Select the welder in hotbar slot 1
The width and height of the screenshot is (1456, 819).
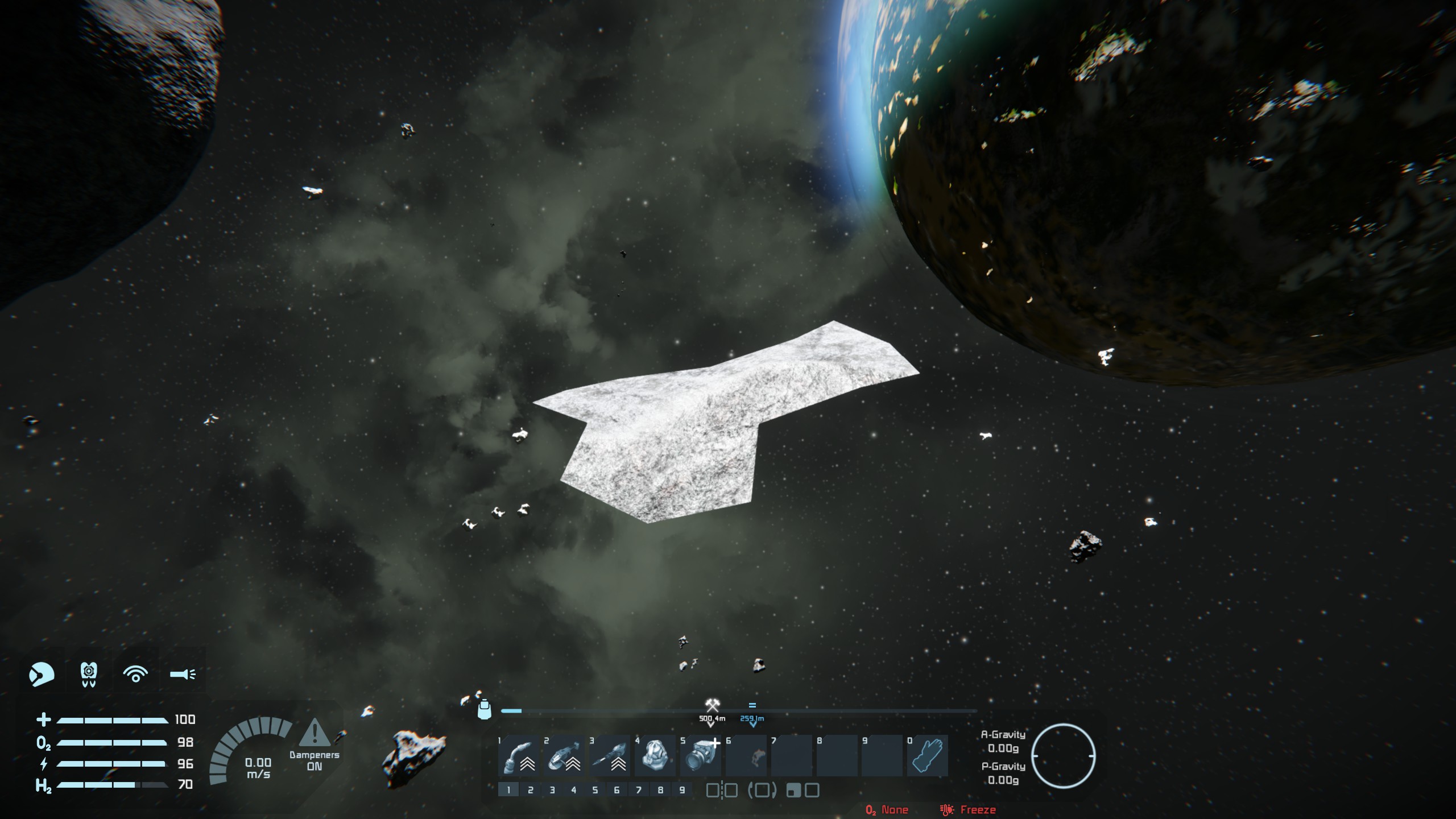519,756
